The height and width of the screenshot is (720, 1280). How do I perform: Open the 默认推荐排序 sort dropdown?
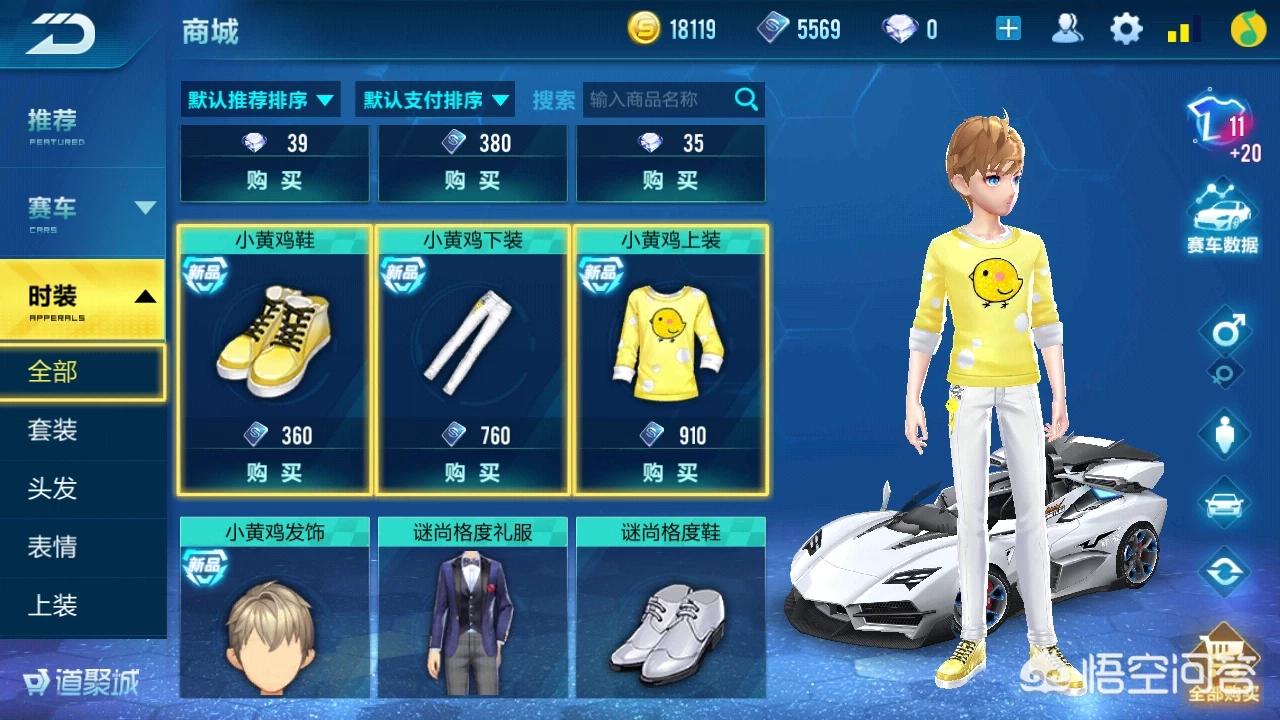(260, 100)
